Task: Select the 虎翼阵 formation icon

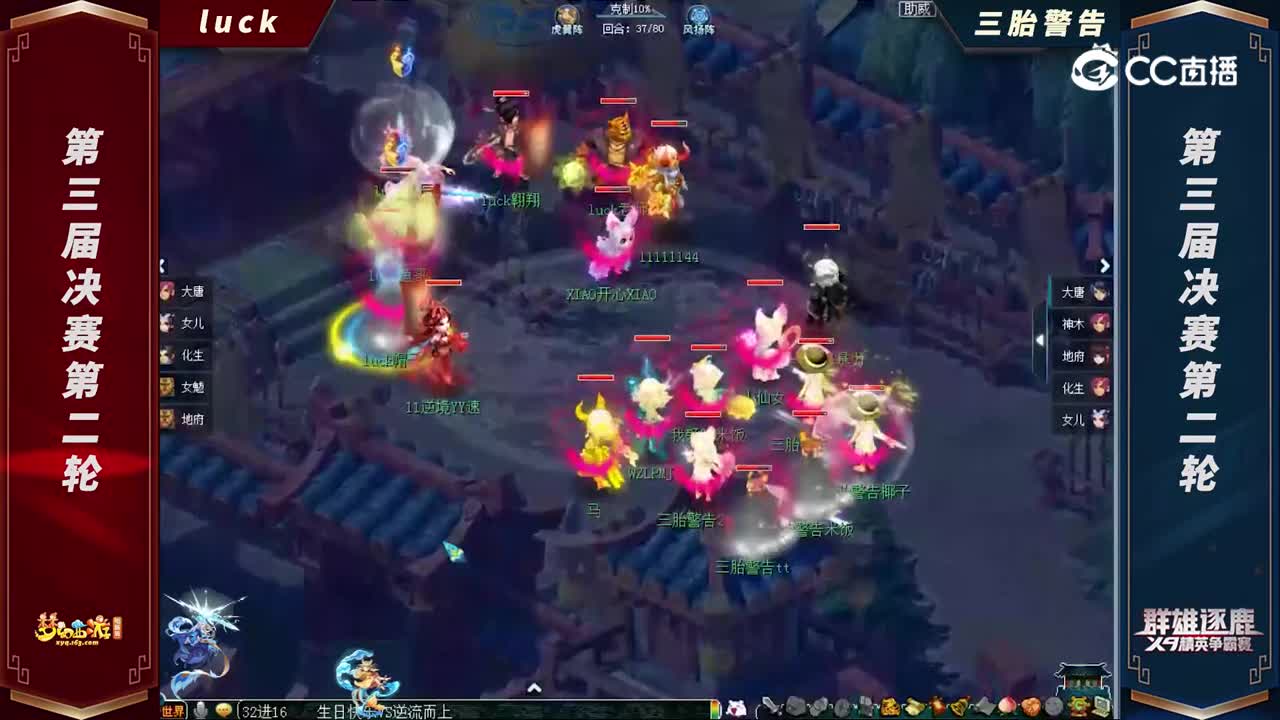Action: pos(565,16)
